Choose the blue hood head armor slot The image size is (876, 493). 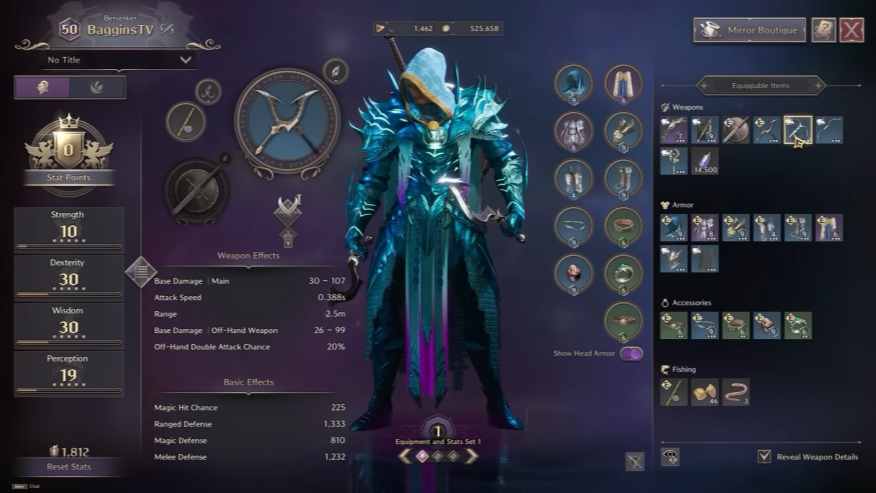point(574,84)
